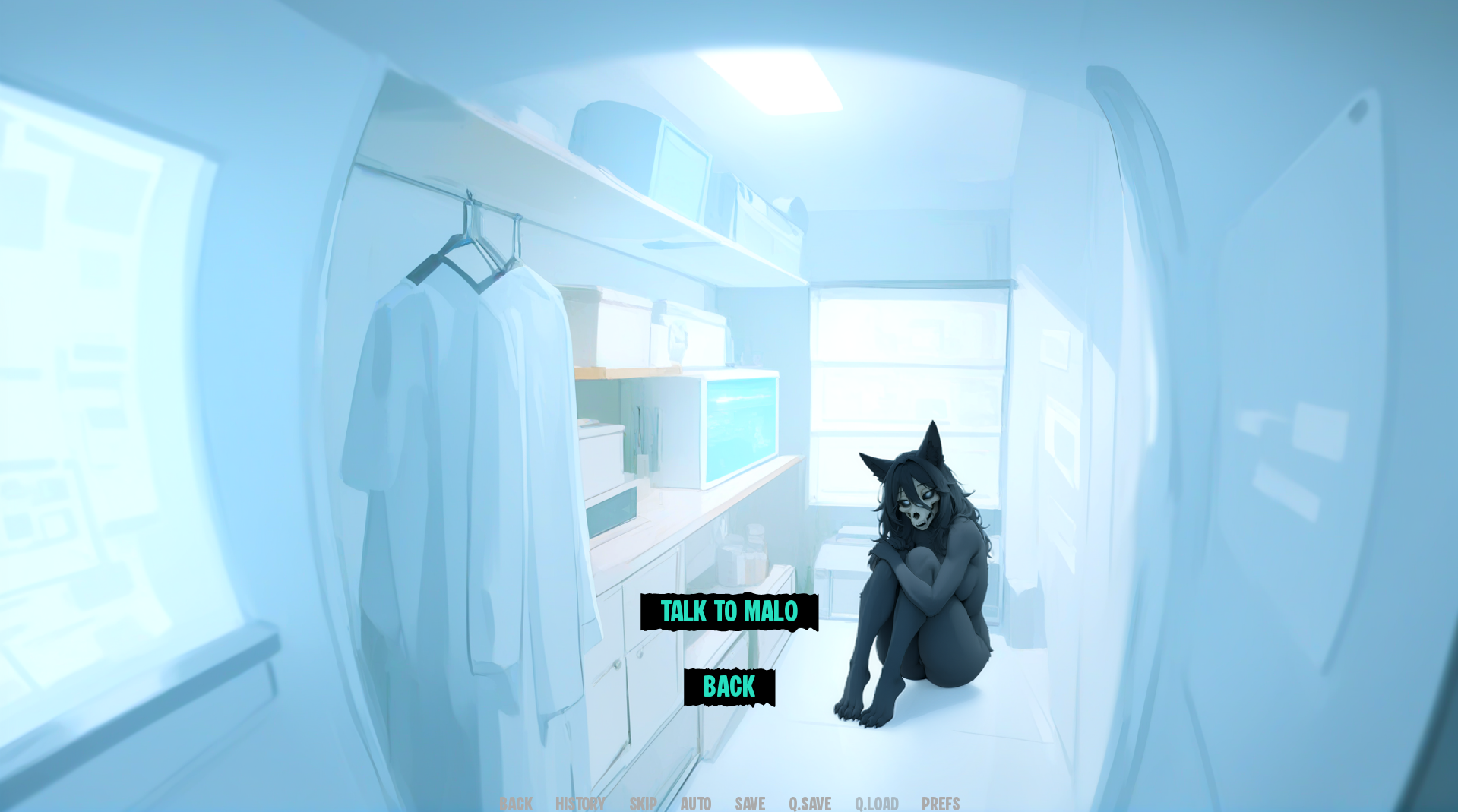The image size is (1458, 812).
Task: Open the HISTORY dialogue log
Action: tap(580, 804)
